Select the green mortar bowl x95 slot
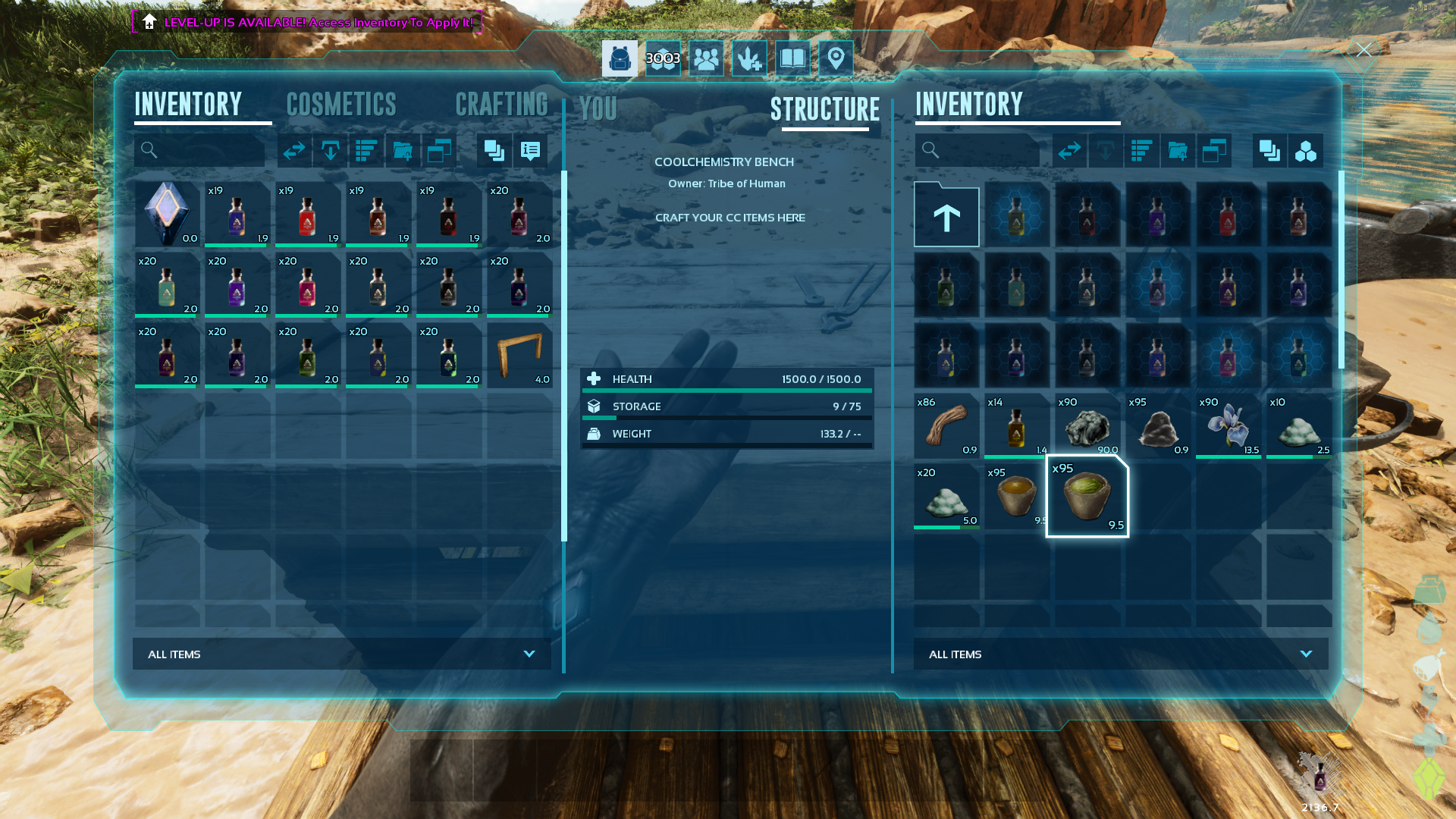Image resolution: width=1456 pixels, height=819 pixels. tap(1087, 497)
